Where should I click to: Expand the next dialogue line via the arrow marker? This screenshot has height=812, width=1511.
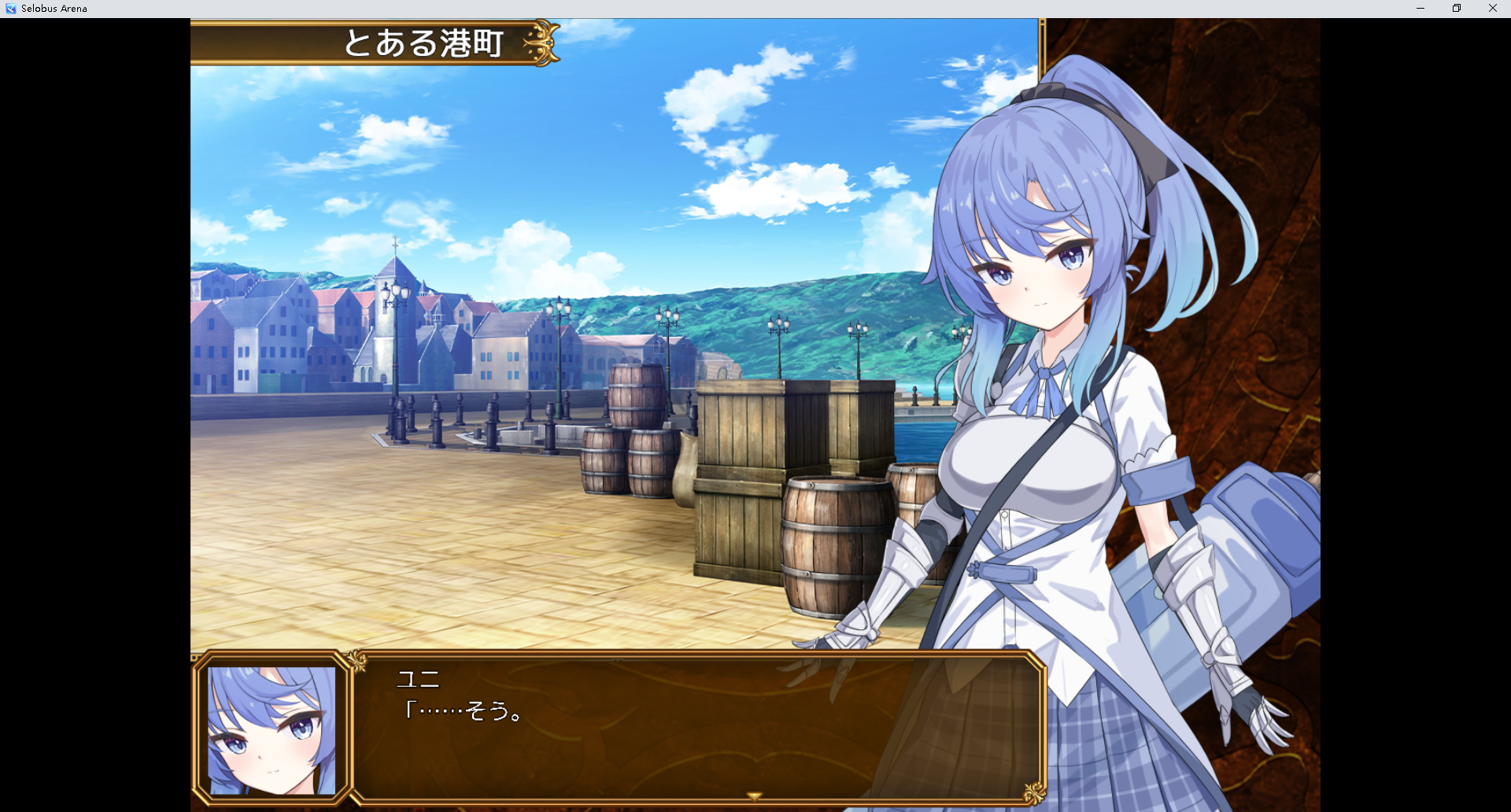click(x=754, y=796)
